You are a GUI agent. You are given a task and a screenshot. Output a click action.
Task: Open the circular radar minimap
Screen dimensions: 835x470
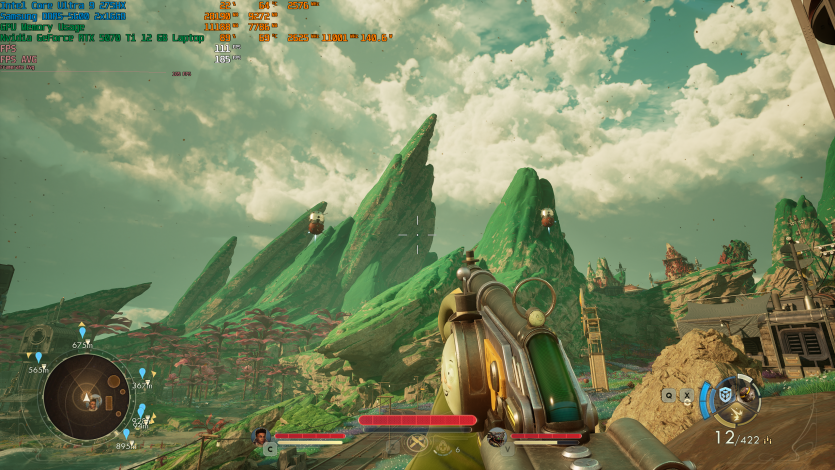point(86,396)
